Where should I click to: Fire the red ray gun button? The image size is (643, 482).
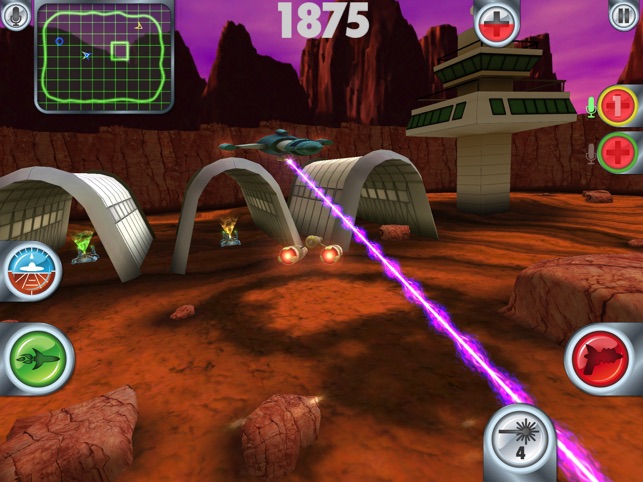click(x=602, y=358)
